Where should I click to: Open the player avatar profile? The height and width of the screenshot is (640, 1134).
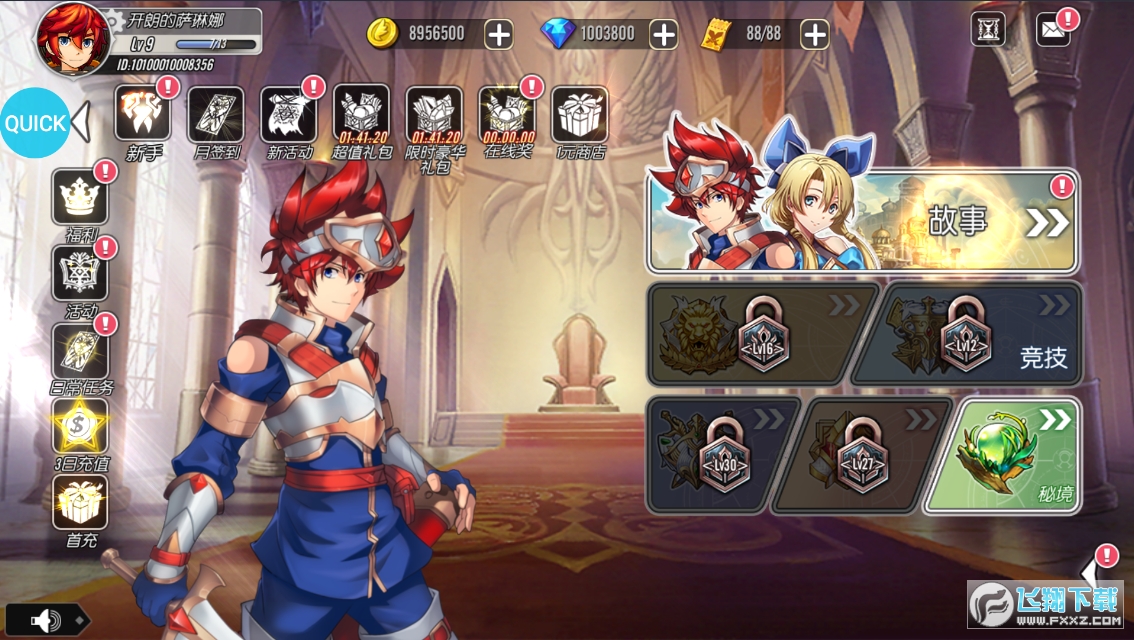tap(73, 38)
